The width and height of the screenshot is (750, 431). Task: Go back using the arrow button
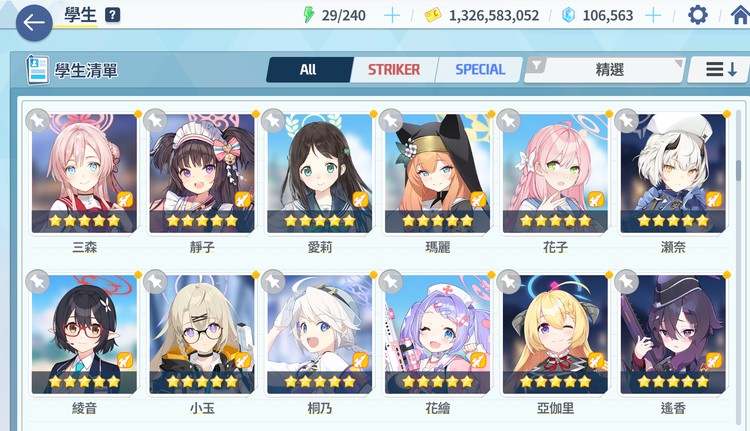click(33, 21)
